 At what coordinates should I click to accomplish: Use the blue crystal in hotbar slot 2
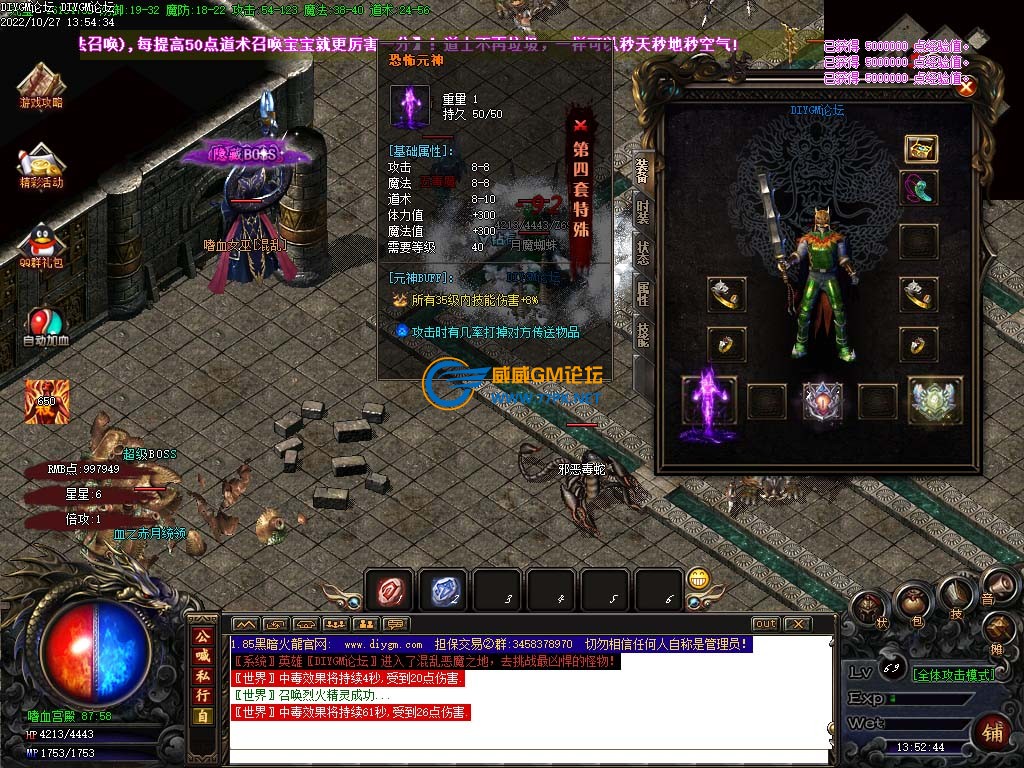pos(444,591)
